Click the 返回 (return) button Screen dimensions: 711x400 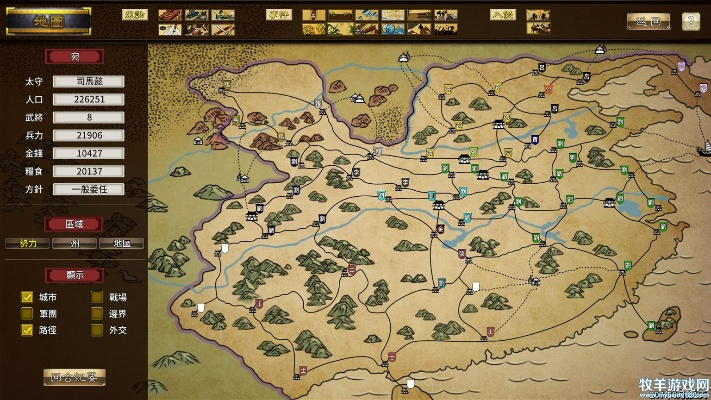tap(648, 20)
